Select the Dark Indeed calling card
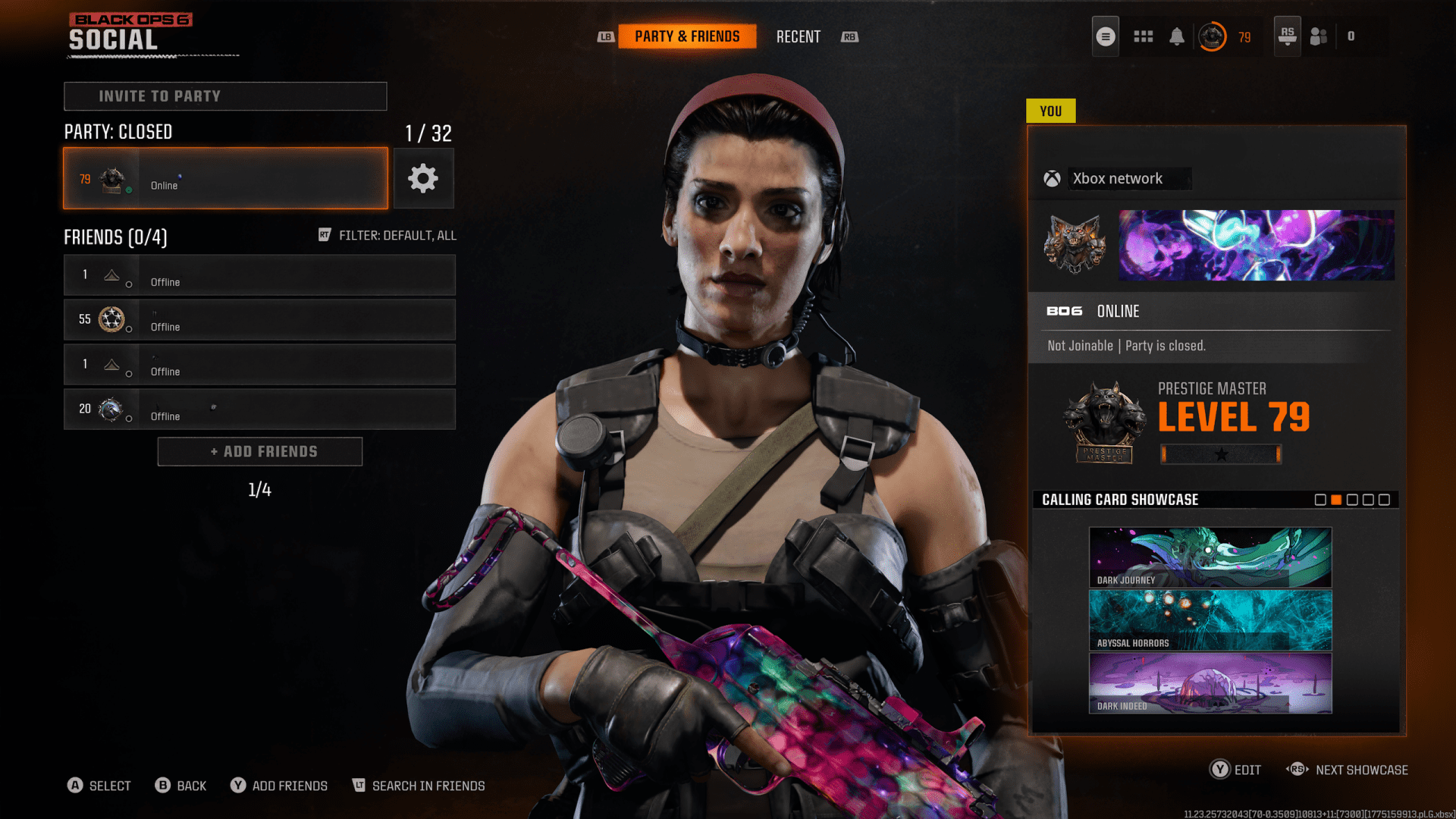This screenshot has height=819, width=1456. coord(1210,683)
